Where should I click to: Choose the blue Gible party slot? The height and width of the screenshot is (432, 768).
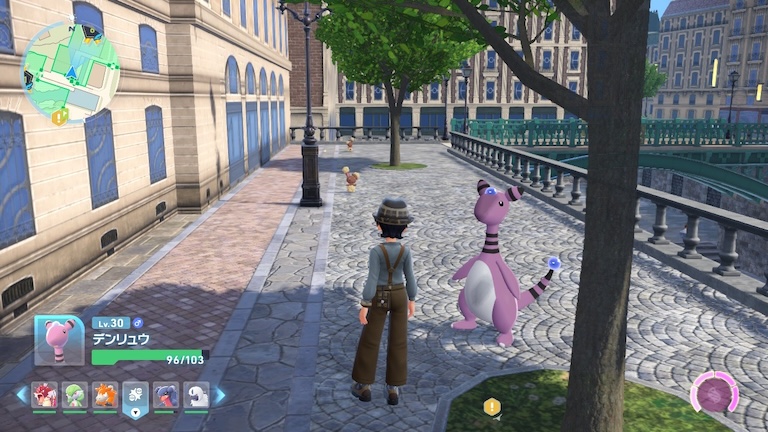(166, 395)
